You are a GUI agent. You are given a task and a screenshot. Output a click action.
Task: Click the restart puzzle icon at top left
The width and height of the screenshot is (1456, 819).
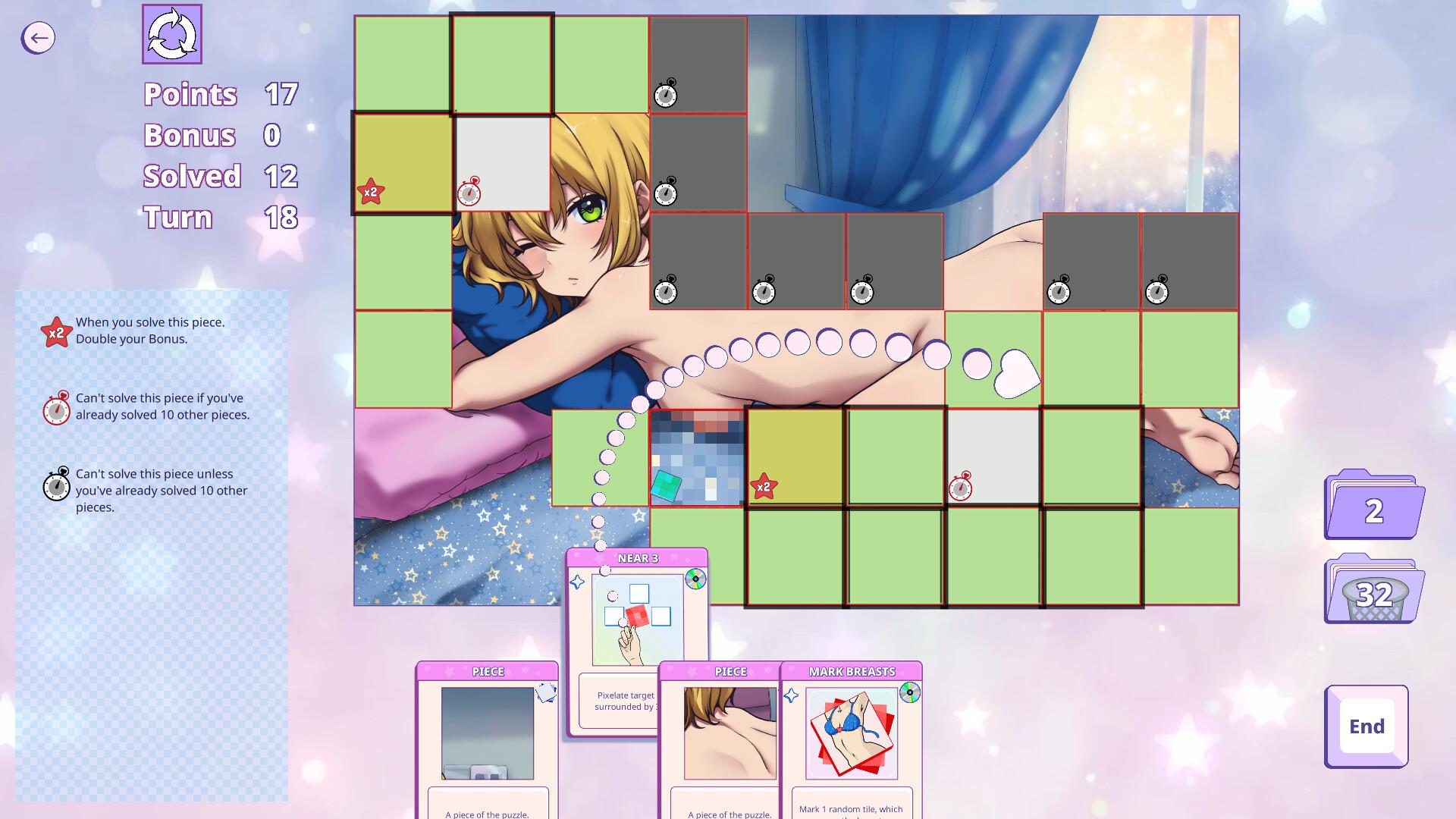[172, 35]
